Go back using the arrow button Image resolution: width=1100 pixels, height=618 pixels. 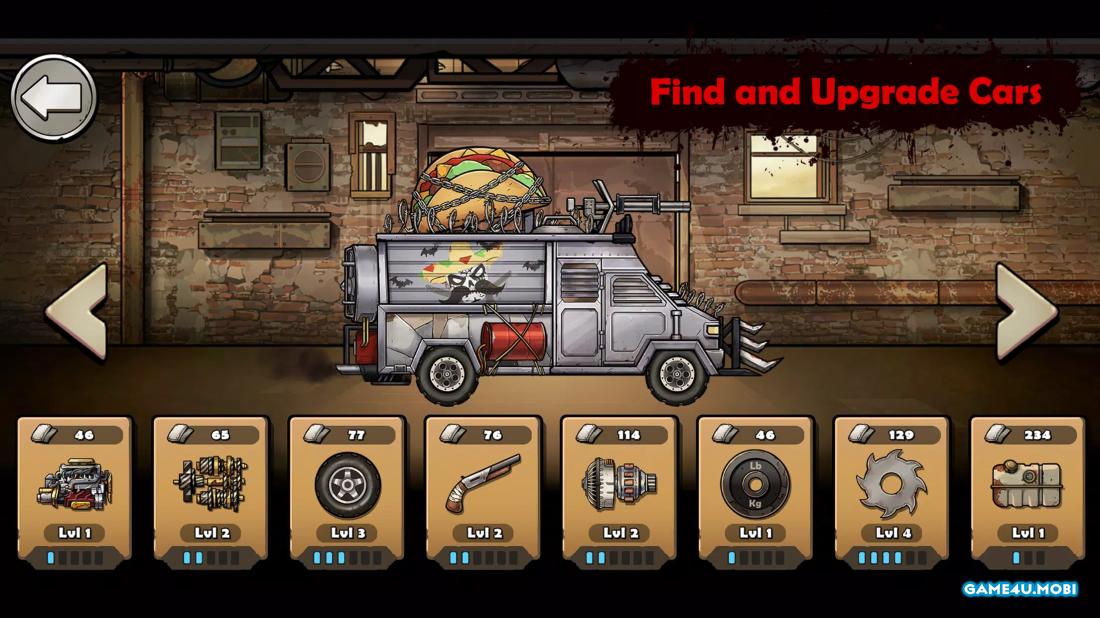coord(54,97)
